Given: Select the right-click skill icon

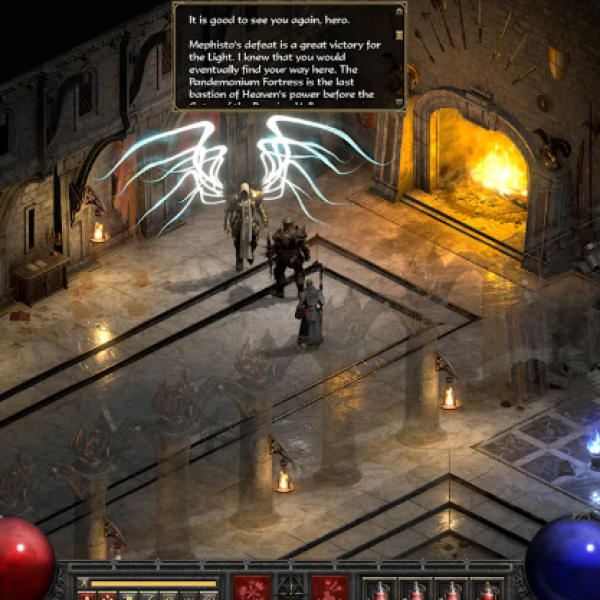Looking at the screenshot, I should tap(329, 587).
